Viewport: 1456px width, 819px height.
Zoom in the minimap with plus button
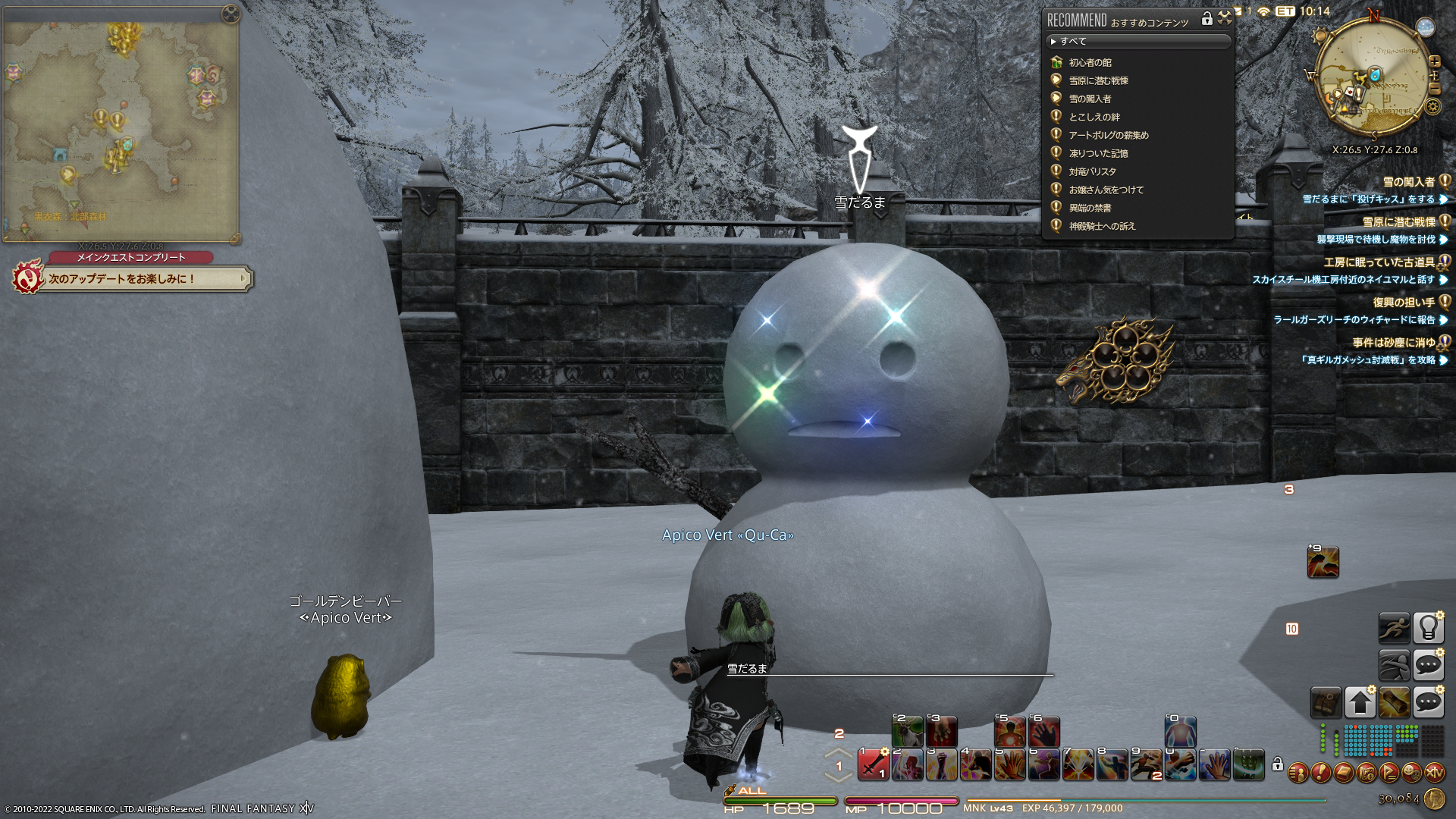(1434, 61)
